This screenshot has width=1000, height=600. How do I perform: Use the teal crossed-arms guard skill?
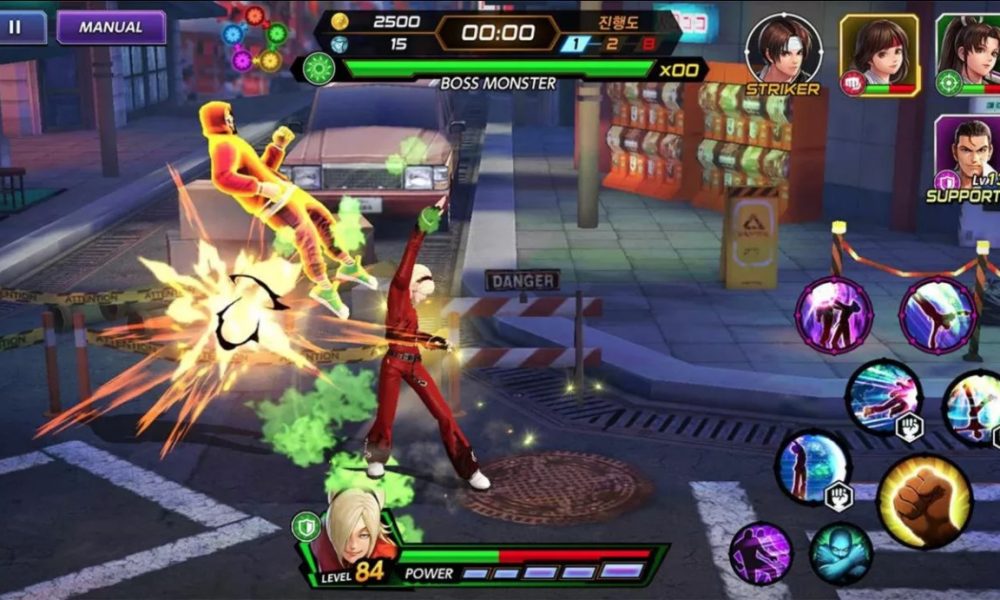tap(840, 553)
